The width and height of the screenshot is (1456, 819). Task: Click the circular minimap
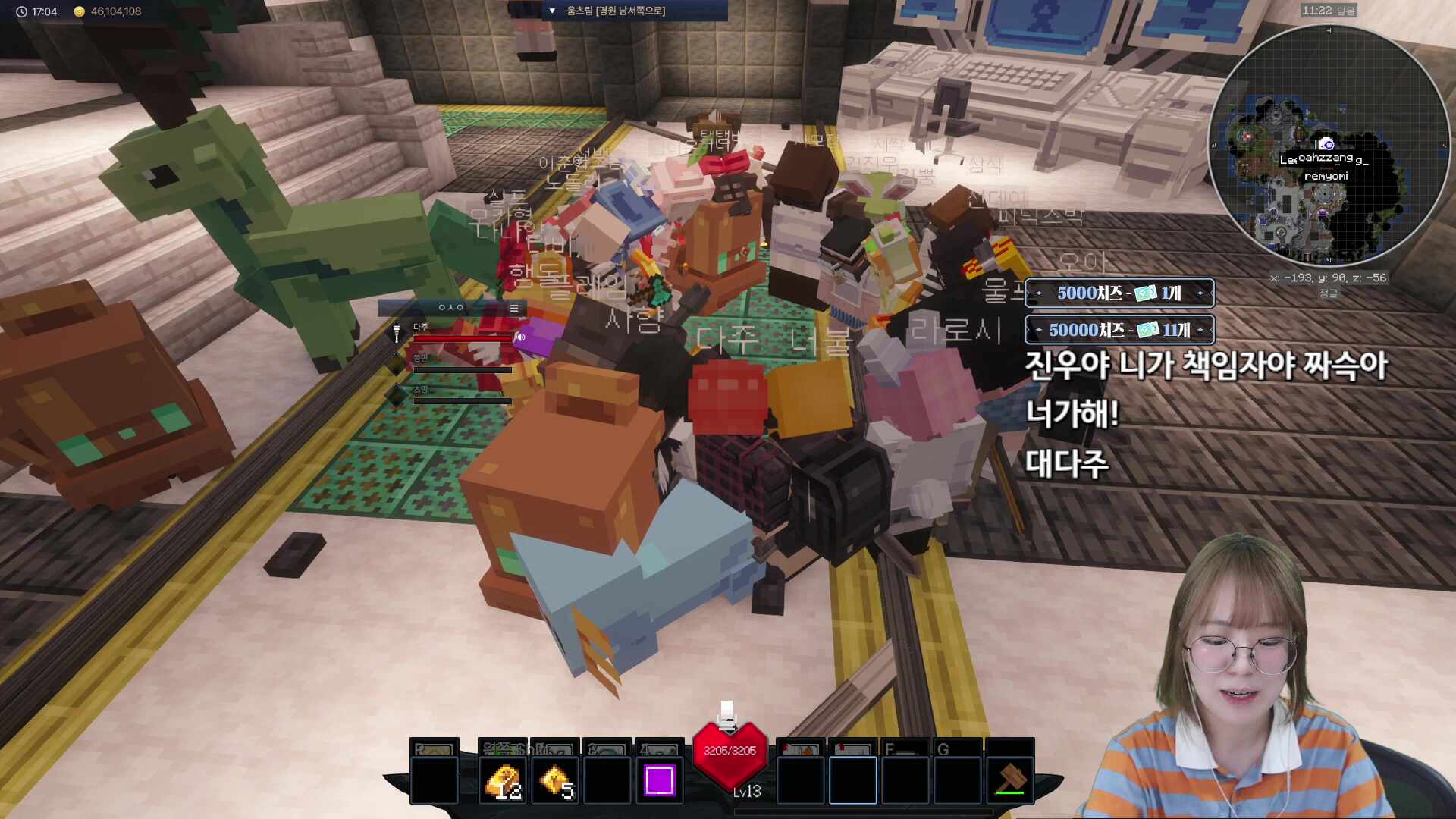coord(1329,145)
